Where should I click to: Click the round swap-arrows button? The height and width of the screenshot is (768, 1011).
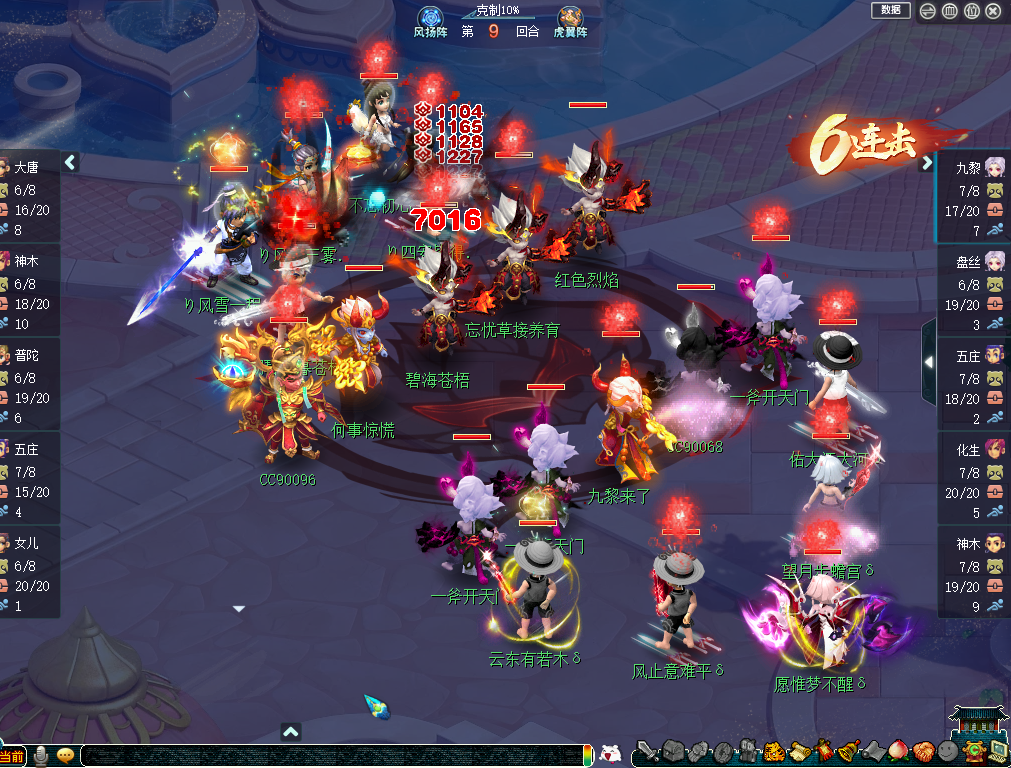point(928,11)
